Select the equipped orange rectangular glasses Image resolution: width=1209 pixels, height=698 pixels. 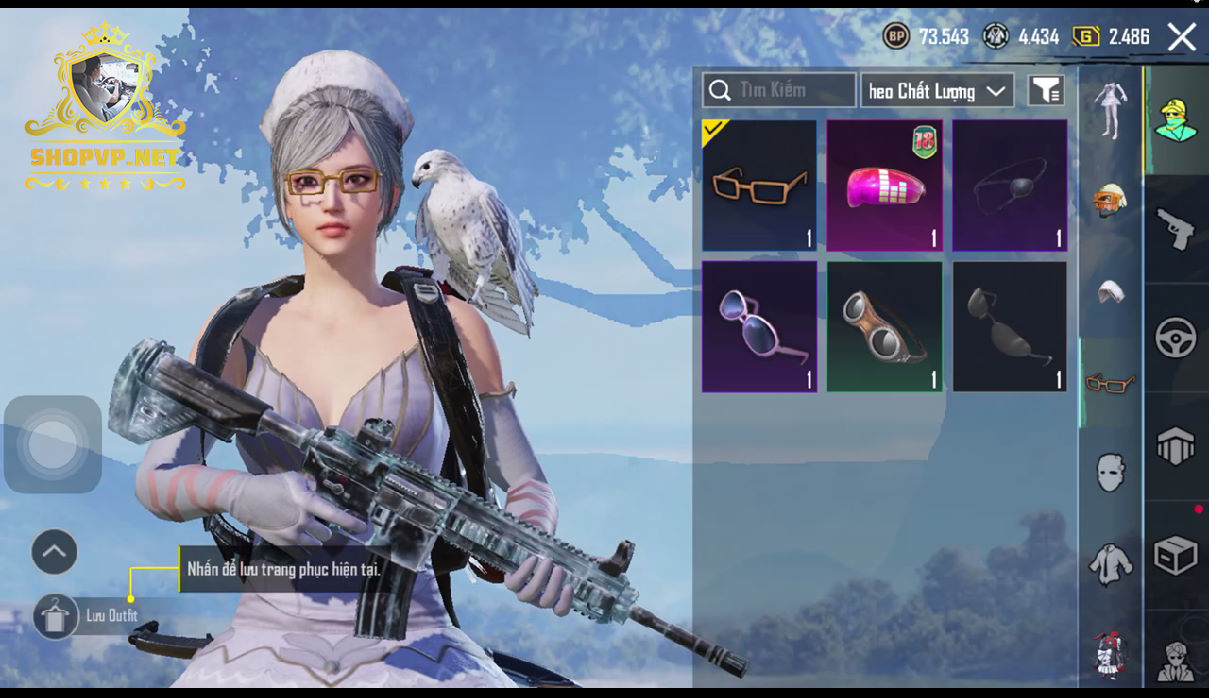[x=759, y=185]
